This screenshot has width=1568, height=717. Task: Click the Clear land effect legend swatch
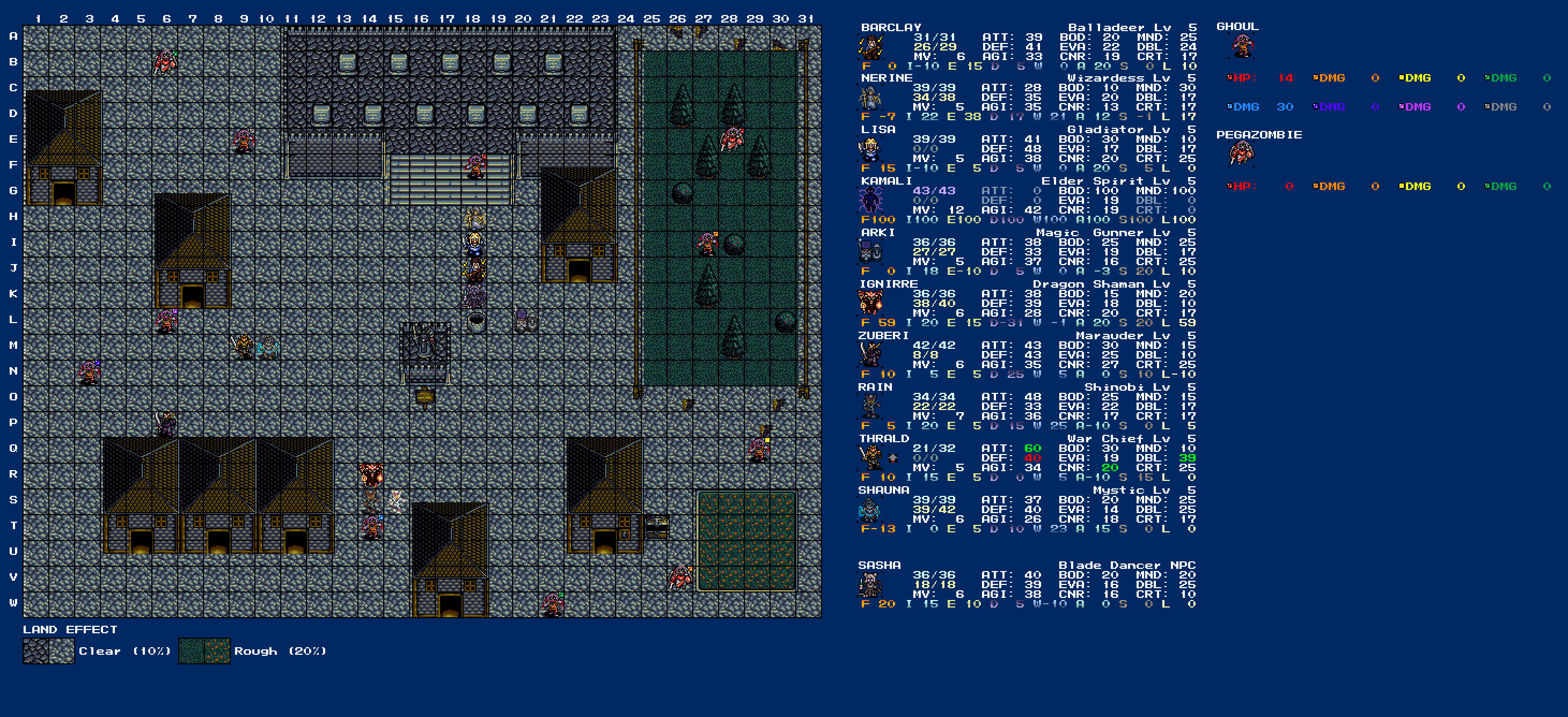click(49, 652)
